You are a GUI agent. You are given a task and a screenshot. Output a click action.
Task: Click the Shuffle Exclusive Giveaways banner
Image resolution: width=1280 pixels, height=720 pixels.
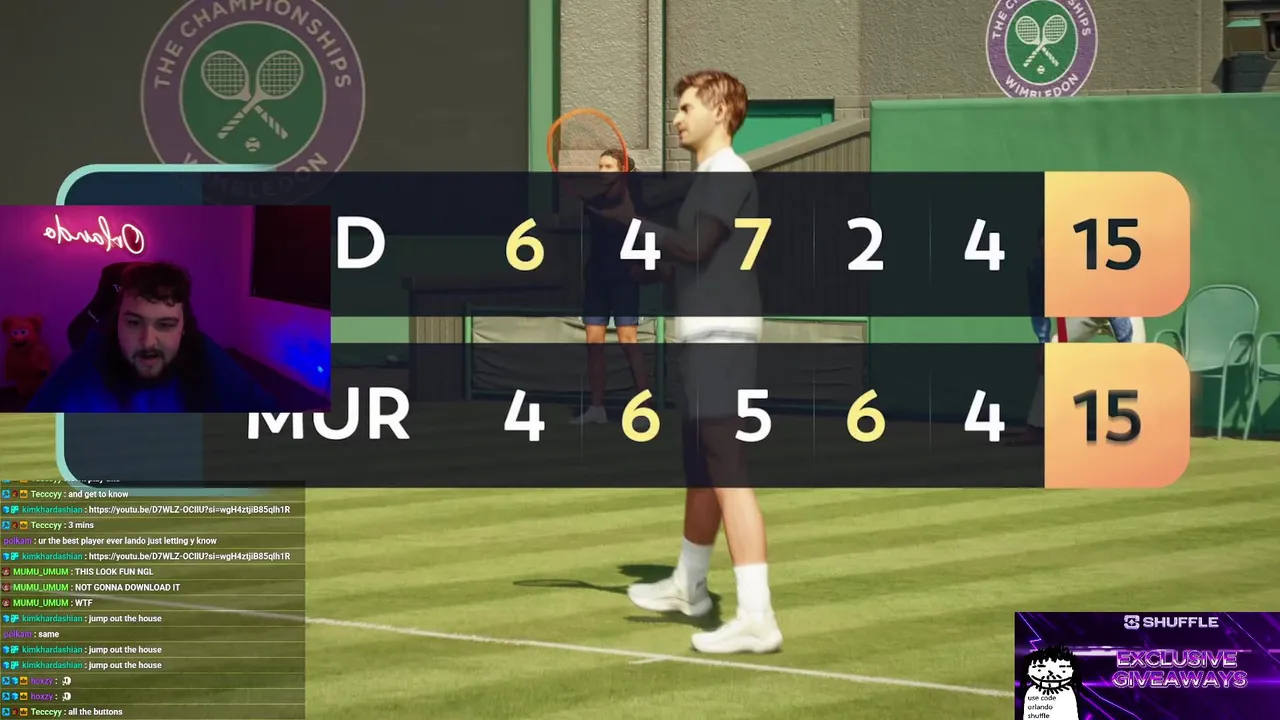[1147, 665]
